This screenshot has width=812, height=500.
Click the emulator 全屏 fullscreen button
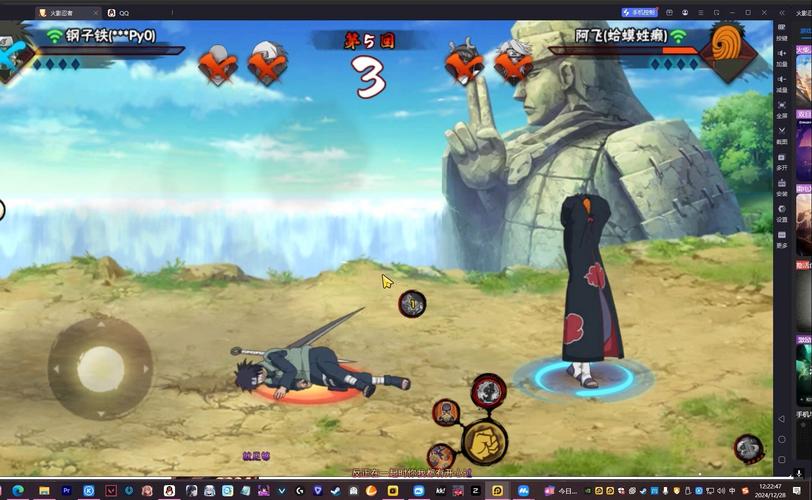pyautogui.click(x=782, y=109)
